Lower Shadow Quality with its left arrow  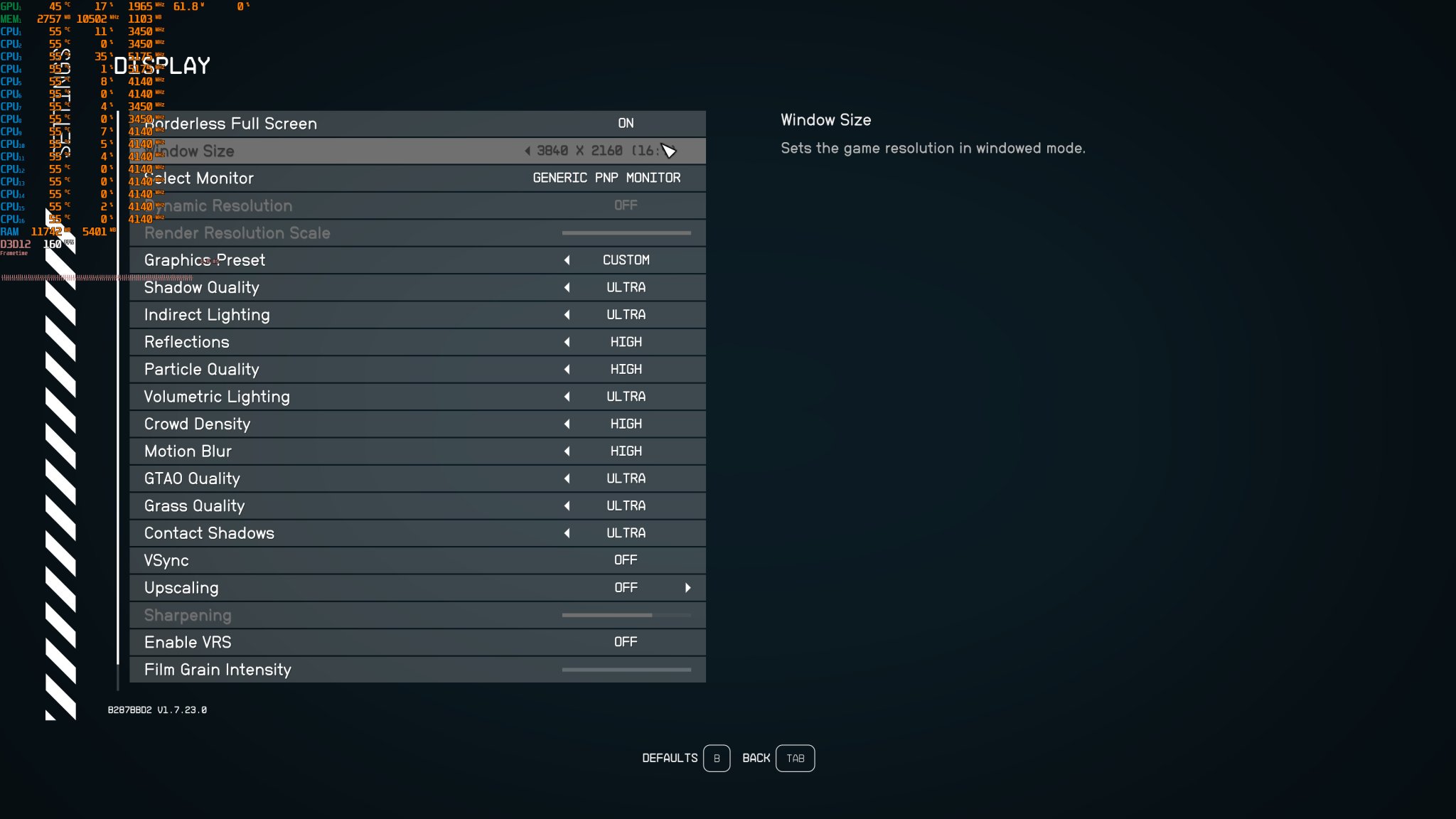tap(567, 287)
